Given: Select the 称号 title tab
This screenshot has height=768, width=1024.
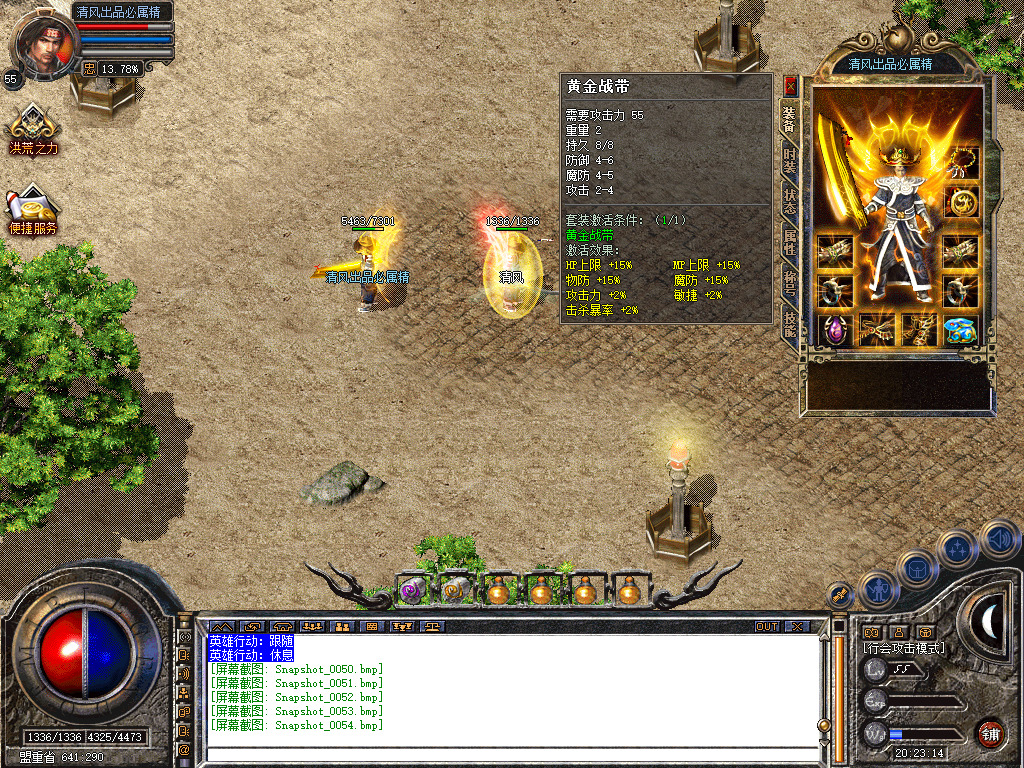Looking at the screenshot, I should pyautogui.click(x=790, y=283).
